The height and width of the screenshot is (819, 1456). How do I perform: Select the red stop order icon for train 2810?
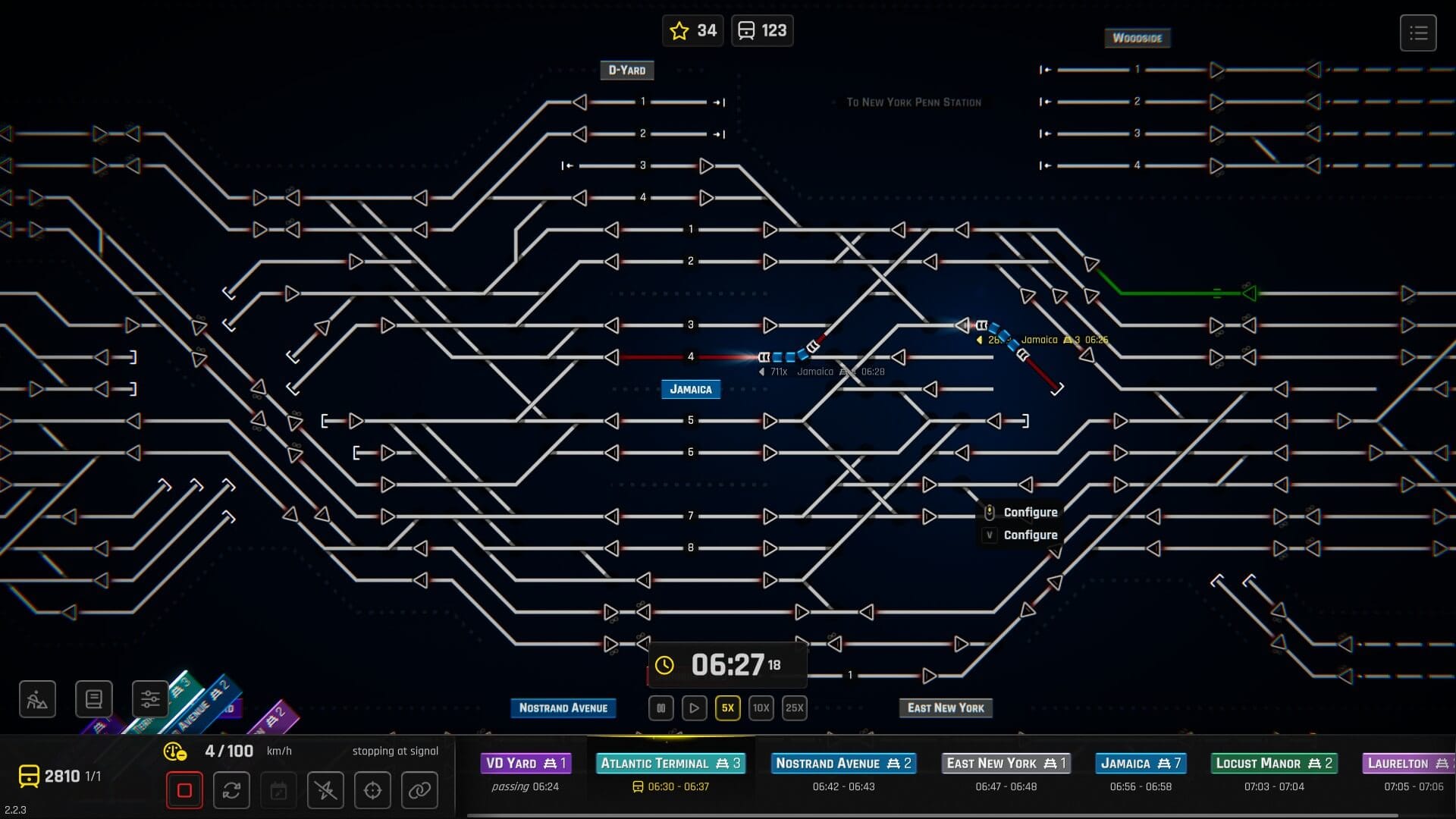tap(184, 789)
